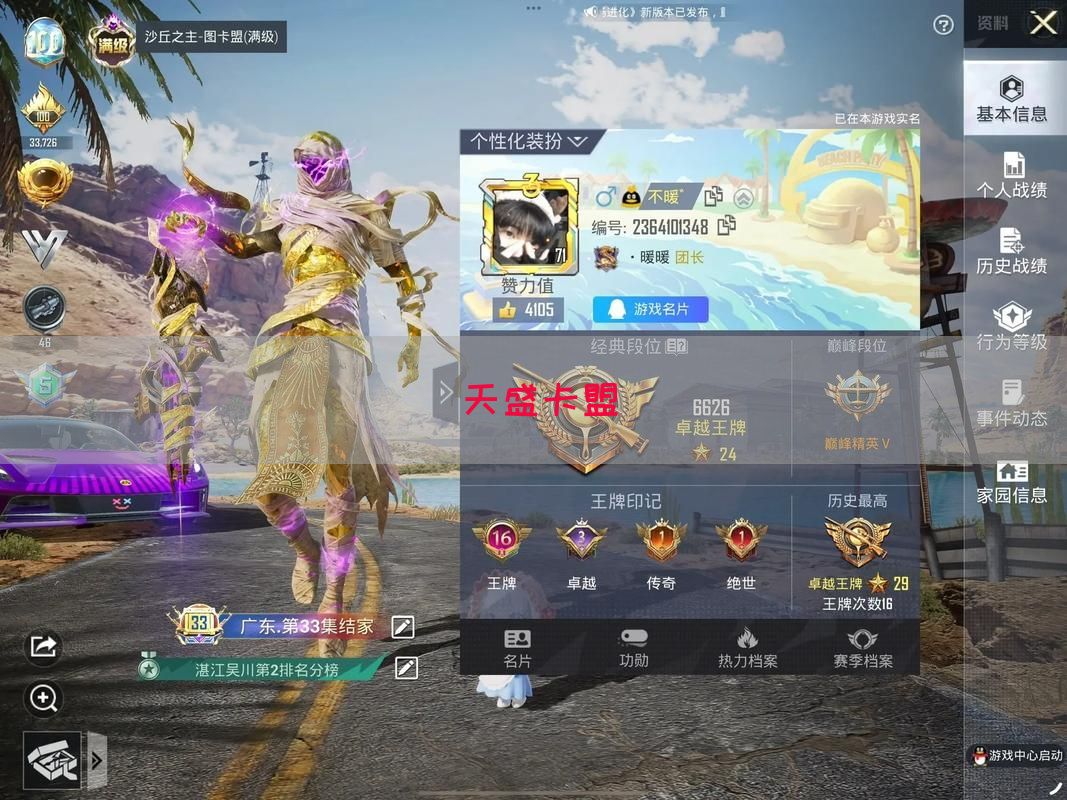1067x800 pixels.
Task: Switch to the 名片 bottom tab
Action: (517, 648)
